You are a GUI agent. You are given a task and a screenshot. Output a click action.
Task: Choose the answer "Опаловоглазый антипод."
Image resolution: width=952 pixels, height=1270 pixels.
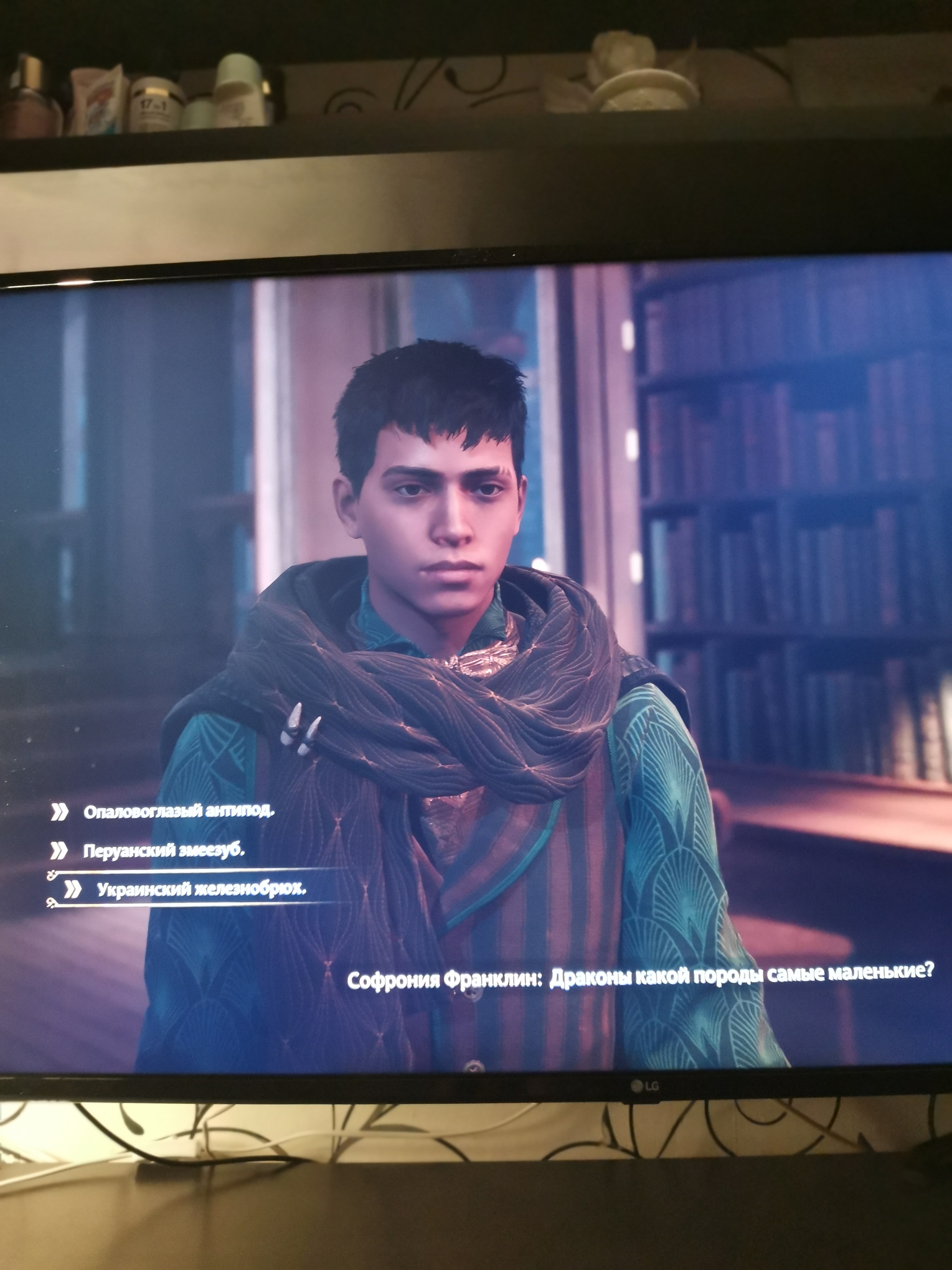tap(178, 812)
